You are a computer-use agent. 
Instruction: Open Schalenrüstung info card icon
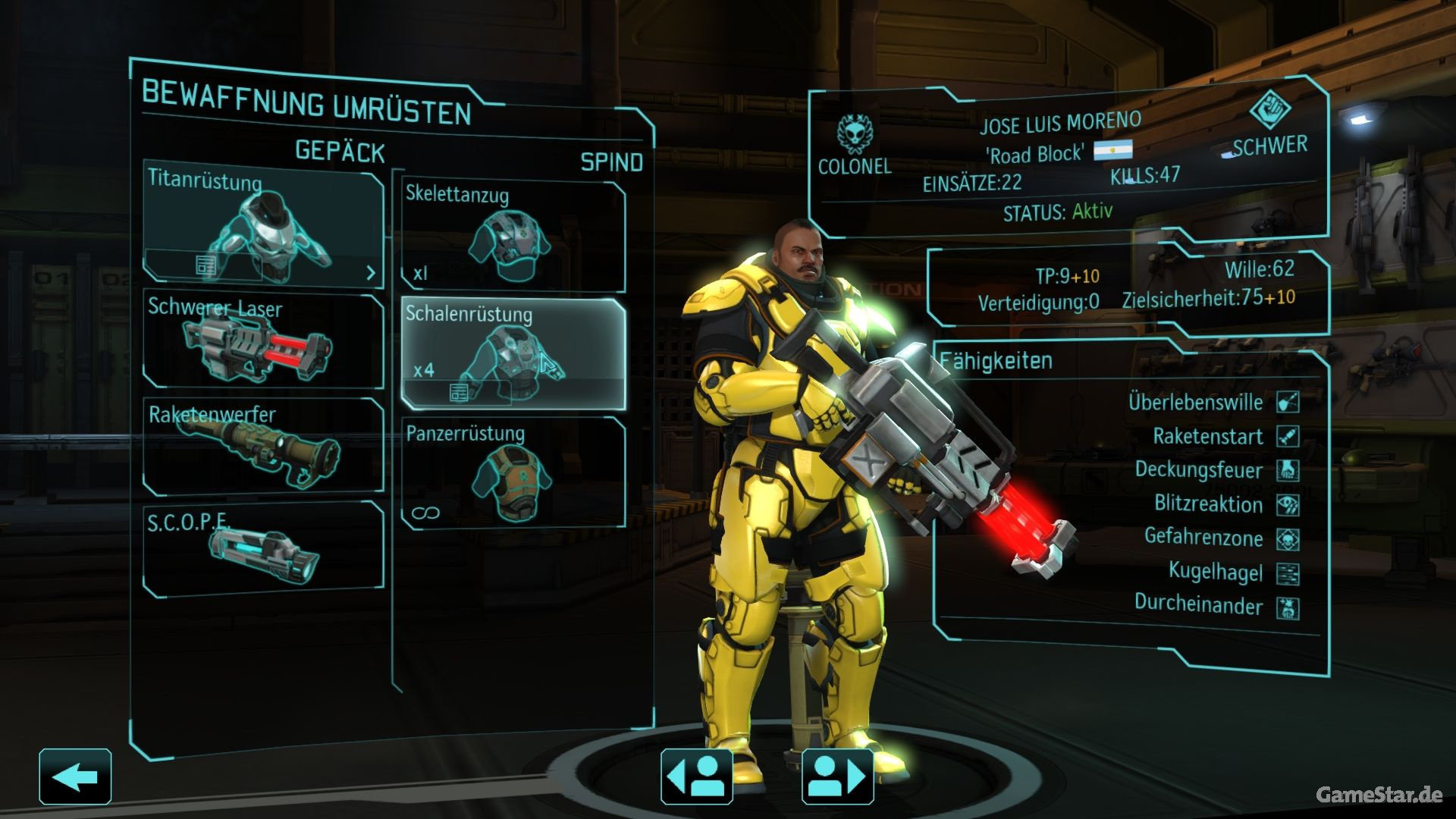459,392
